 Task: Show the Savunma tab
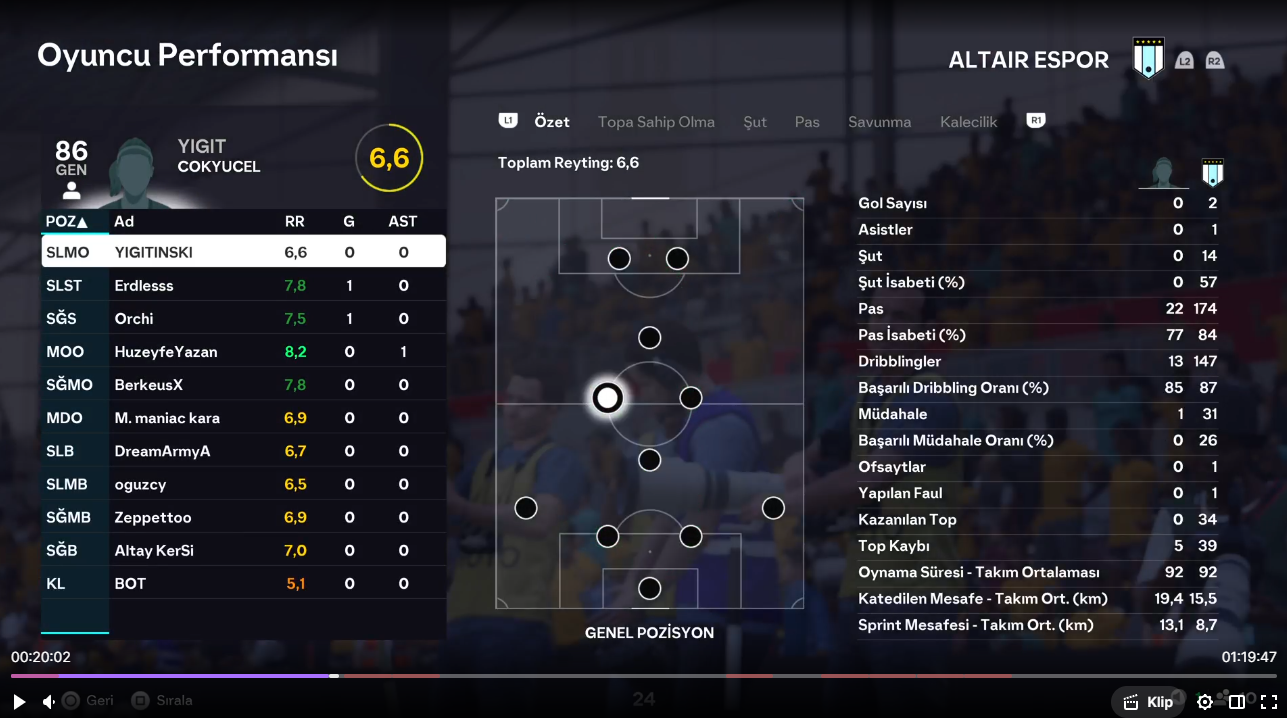(x=879, y=122)
